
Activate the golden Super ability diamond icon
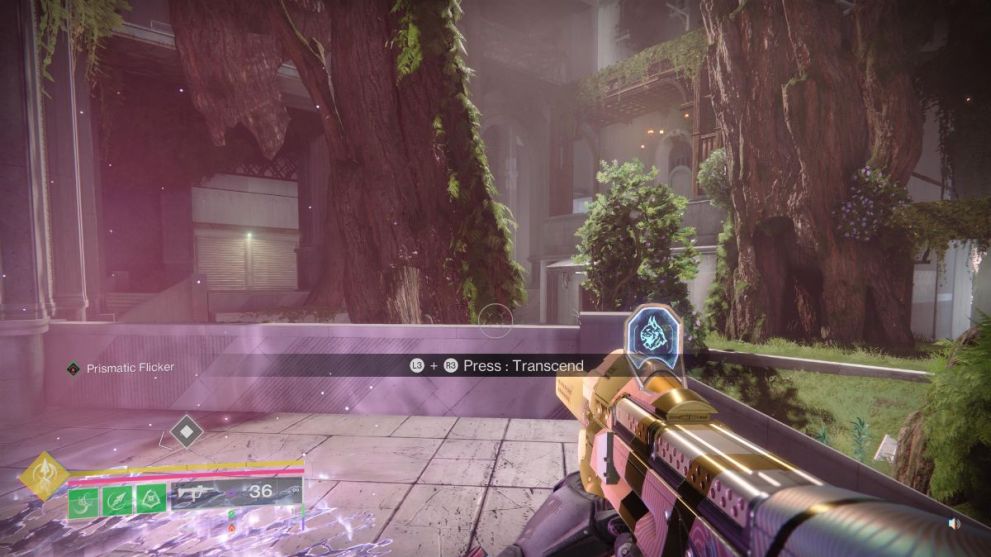43,476
